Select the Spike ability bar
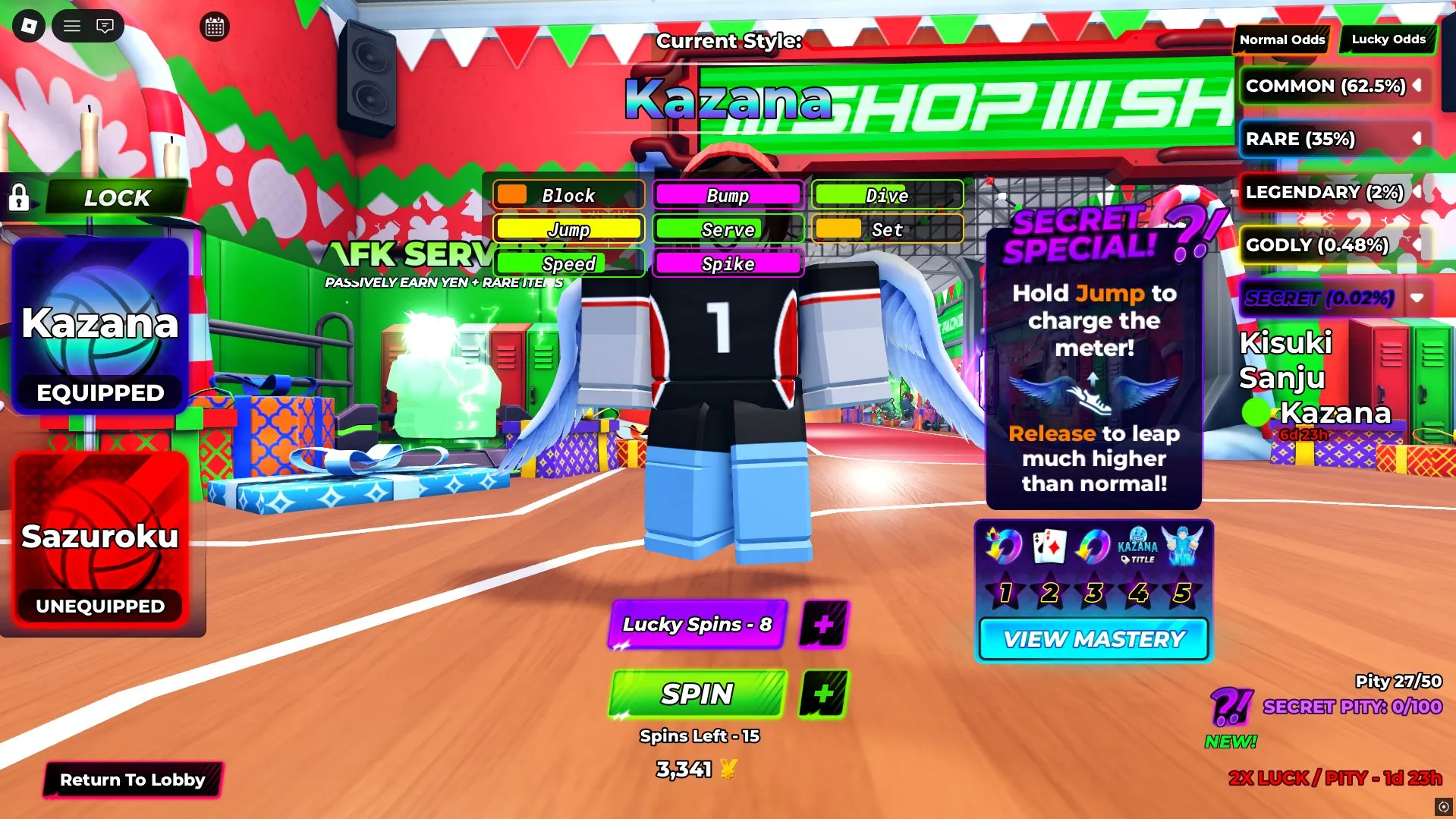 pyautogui.click(x=728, y=263)
